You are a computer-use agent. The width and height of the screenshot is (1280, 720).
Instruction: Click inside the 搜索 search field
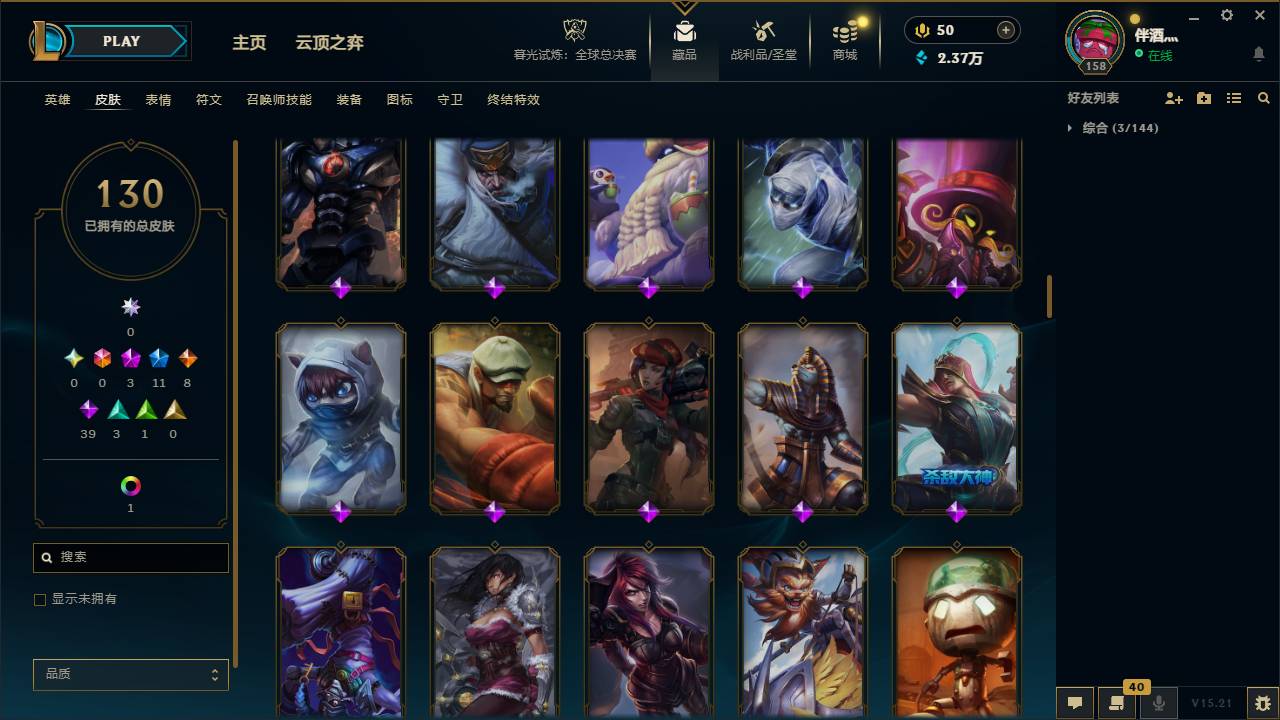tap(130, 557)
